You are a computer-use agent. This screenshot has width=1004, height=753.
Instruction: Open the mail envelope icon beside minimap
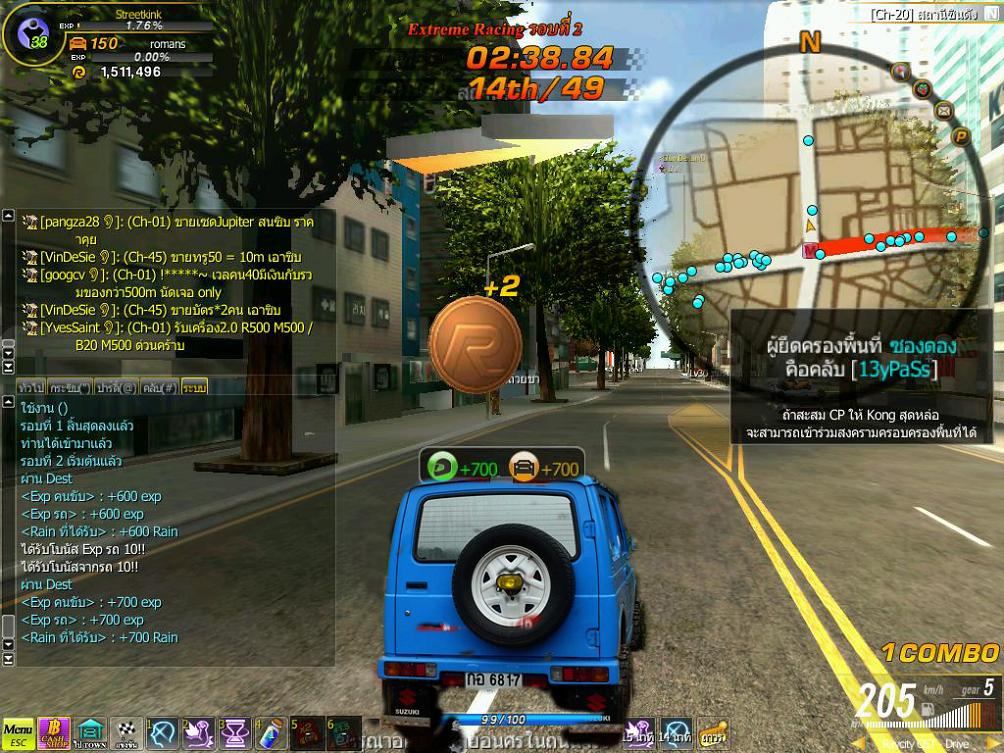(x=945, y=110)
